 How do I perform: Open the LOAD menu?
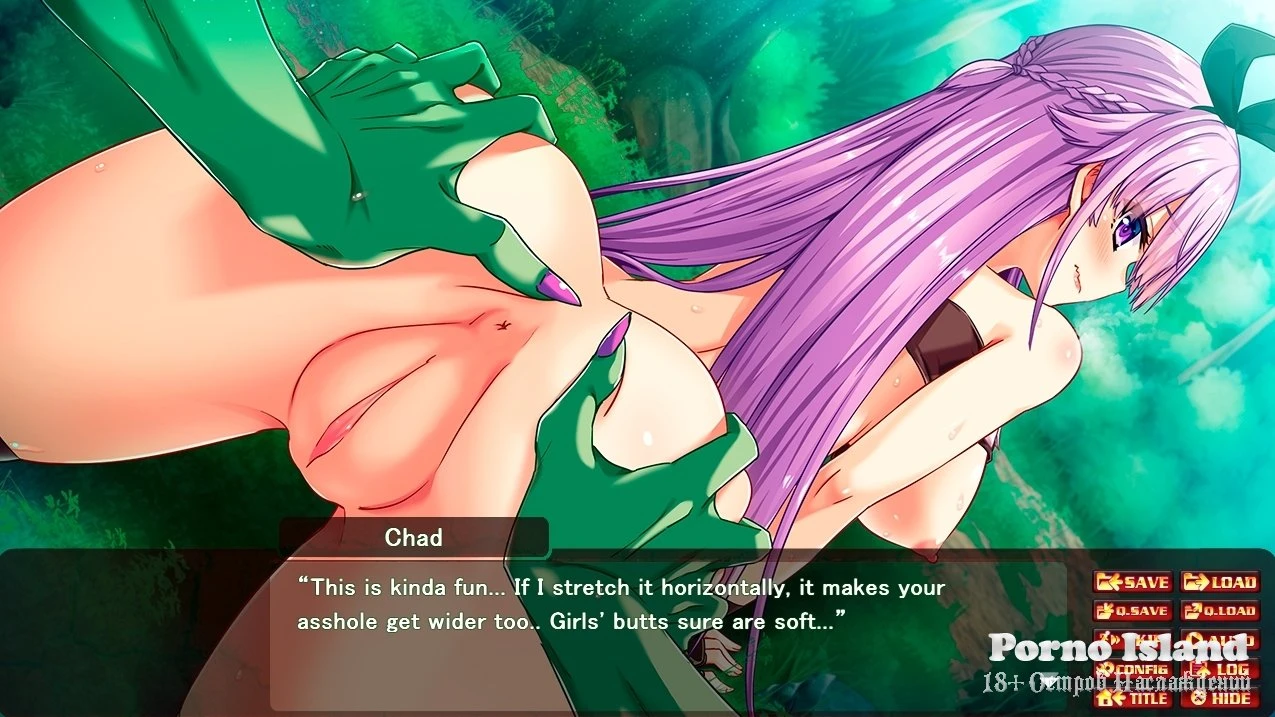coord(1220,582)
